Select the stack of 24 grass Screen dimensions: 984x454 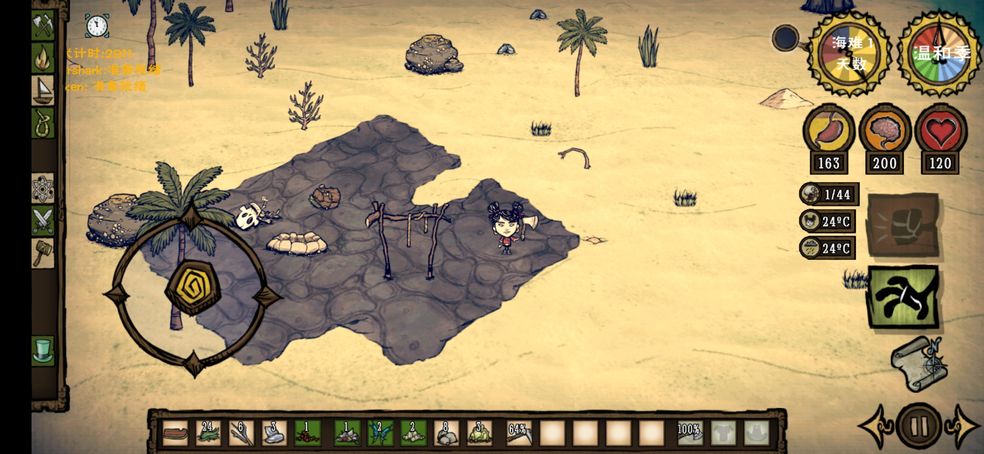[208, 433]
